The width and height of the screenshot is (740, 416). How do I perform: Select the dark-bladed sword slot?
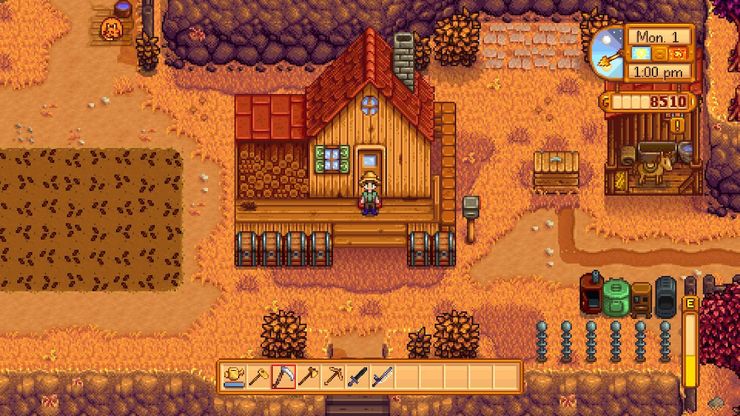pyautogui.click(x=358, y=377)
